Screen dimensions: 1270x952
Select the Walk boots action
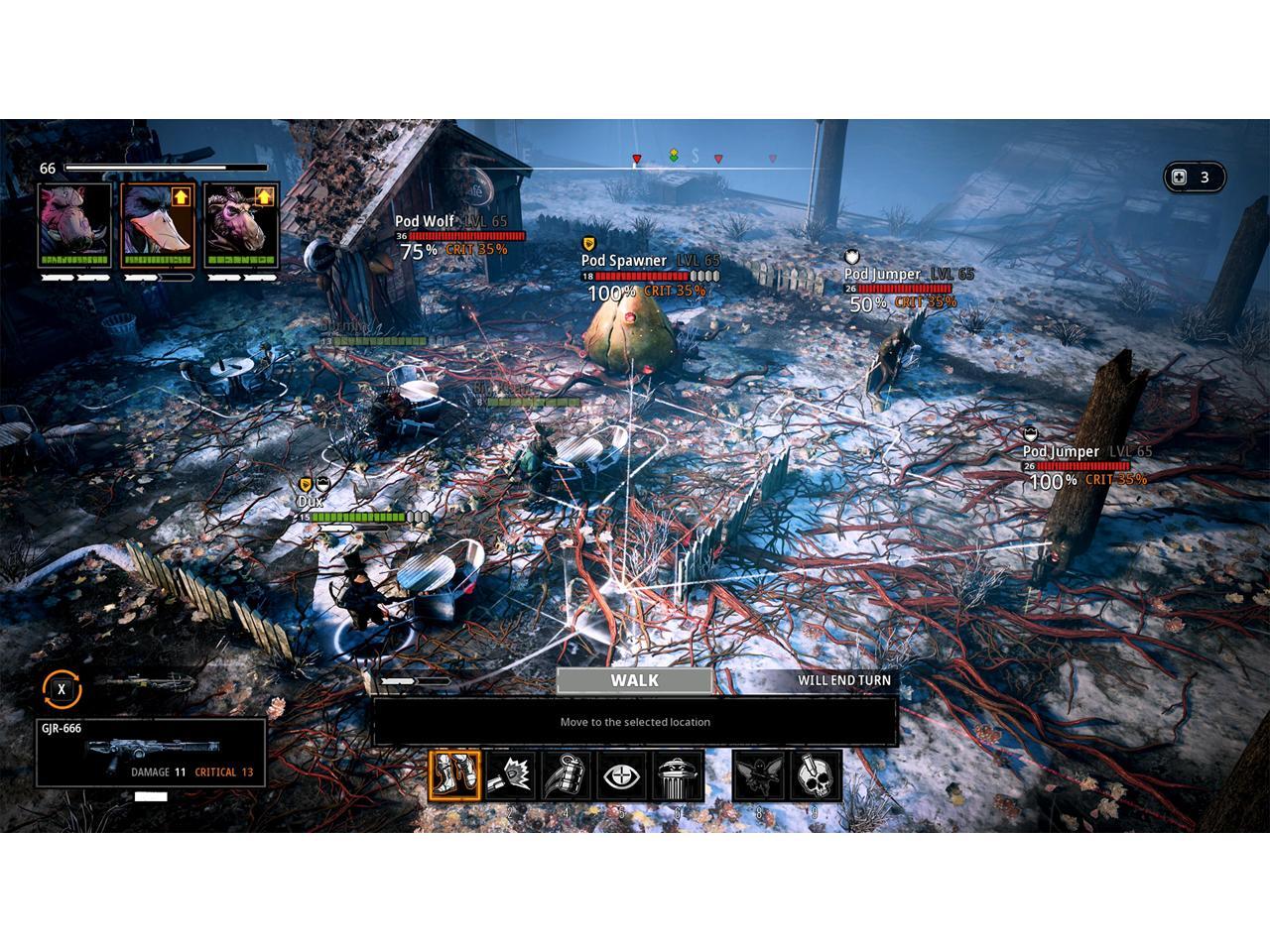(x=455, y=775)
